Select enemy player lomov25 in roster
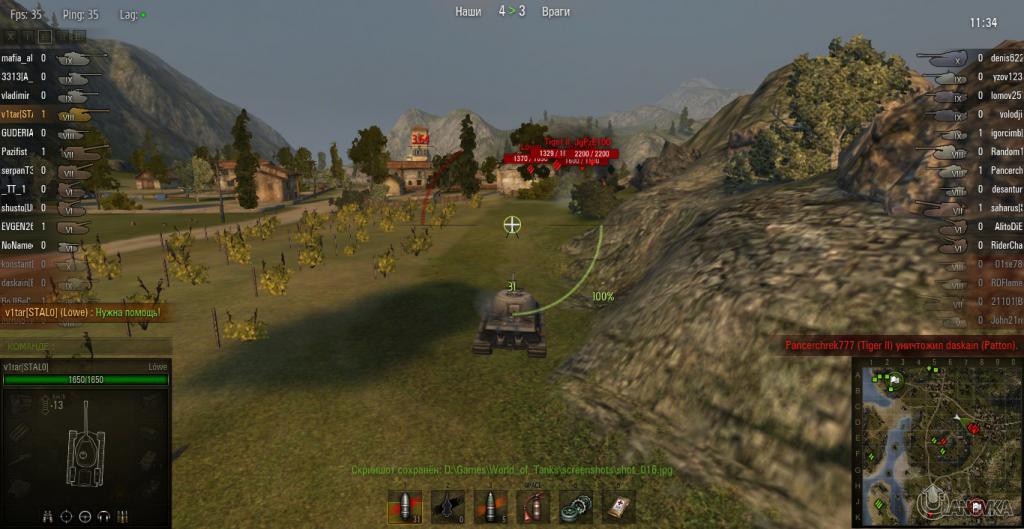 pos(1004,95)
